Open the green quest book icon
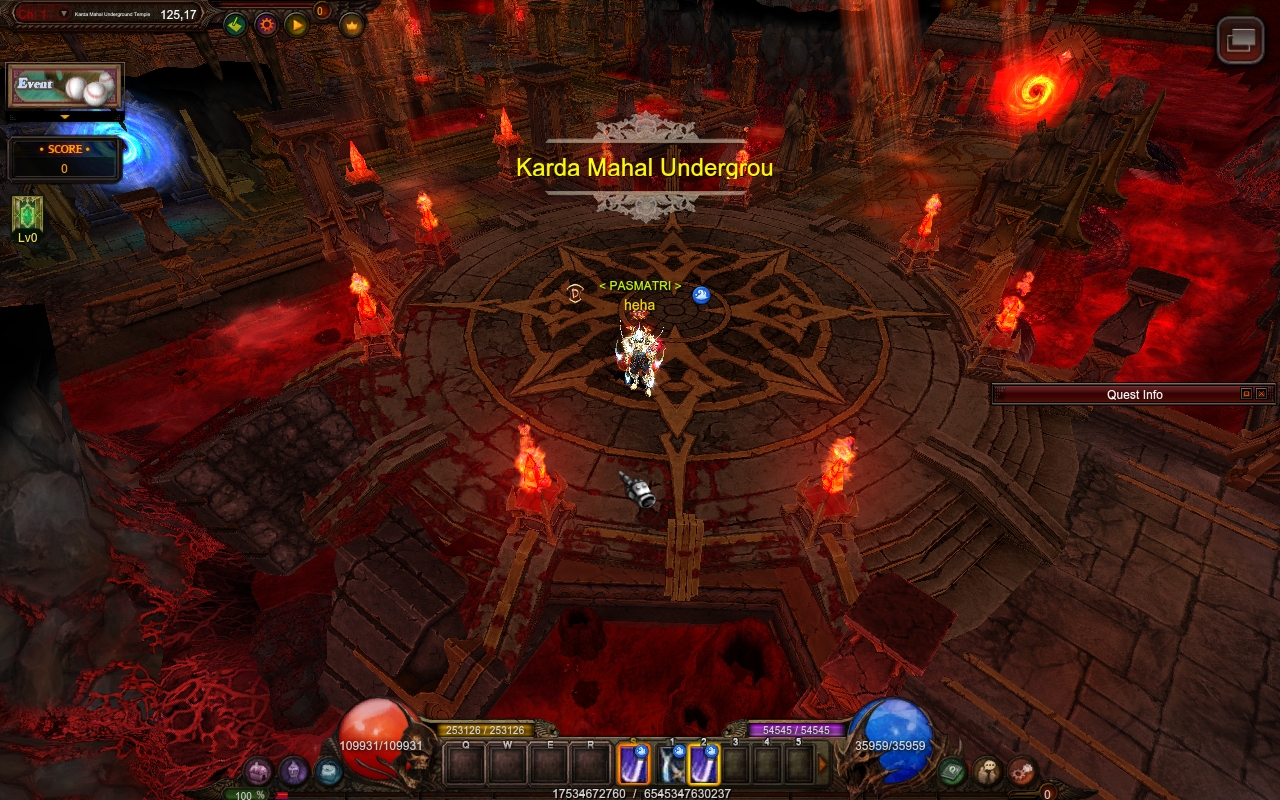The height and width of the screenshot is (800, 1280). coord(951,771)
